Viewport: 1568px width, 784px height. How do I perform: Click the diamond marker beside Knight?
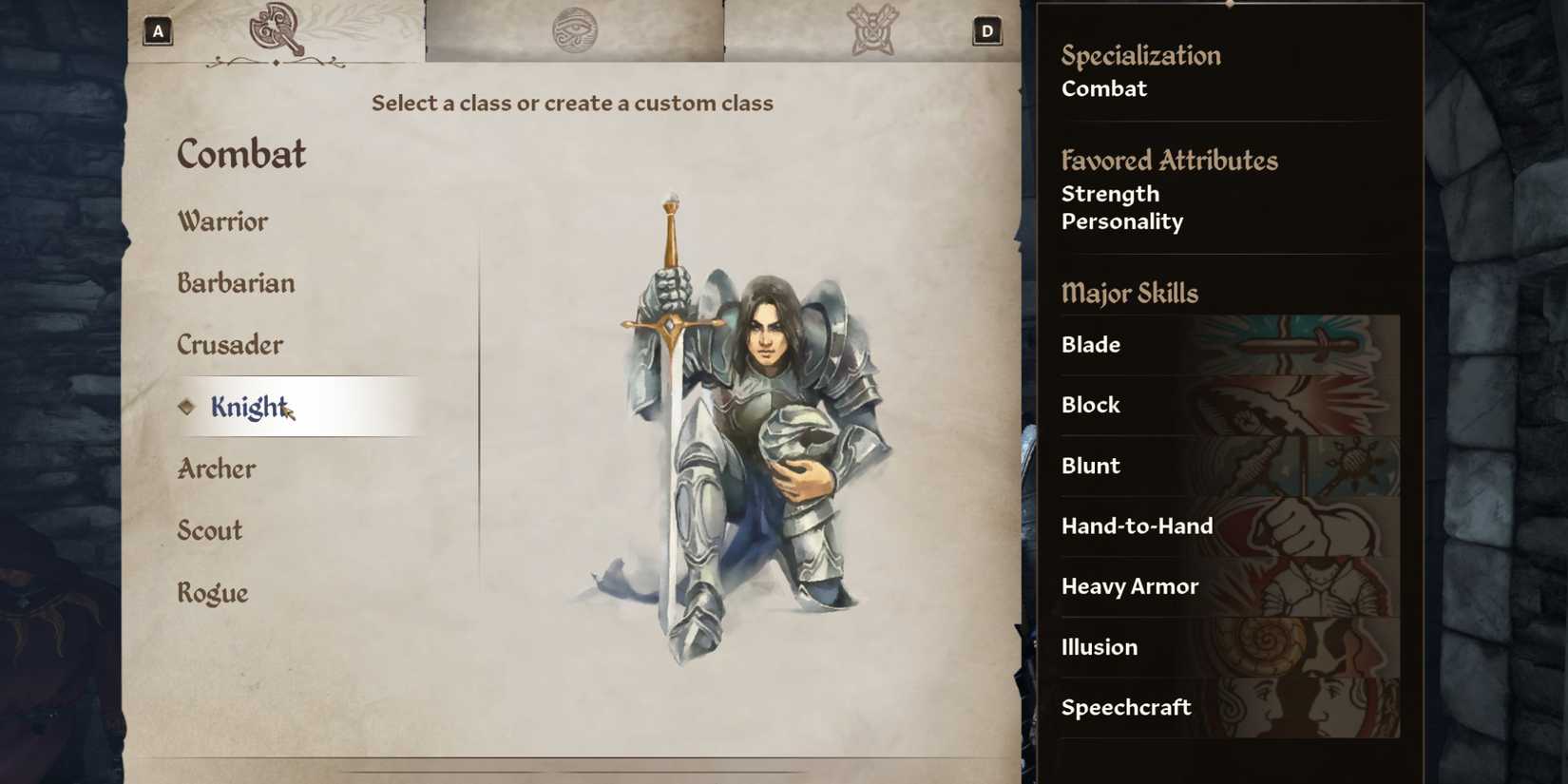tap(186, 407)
